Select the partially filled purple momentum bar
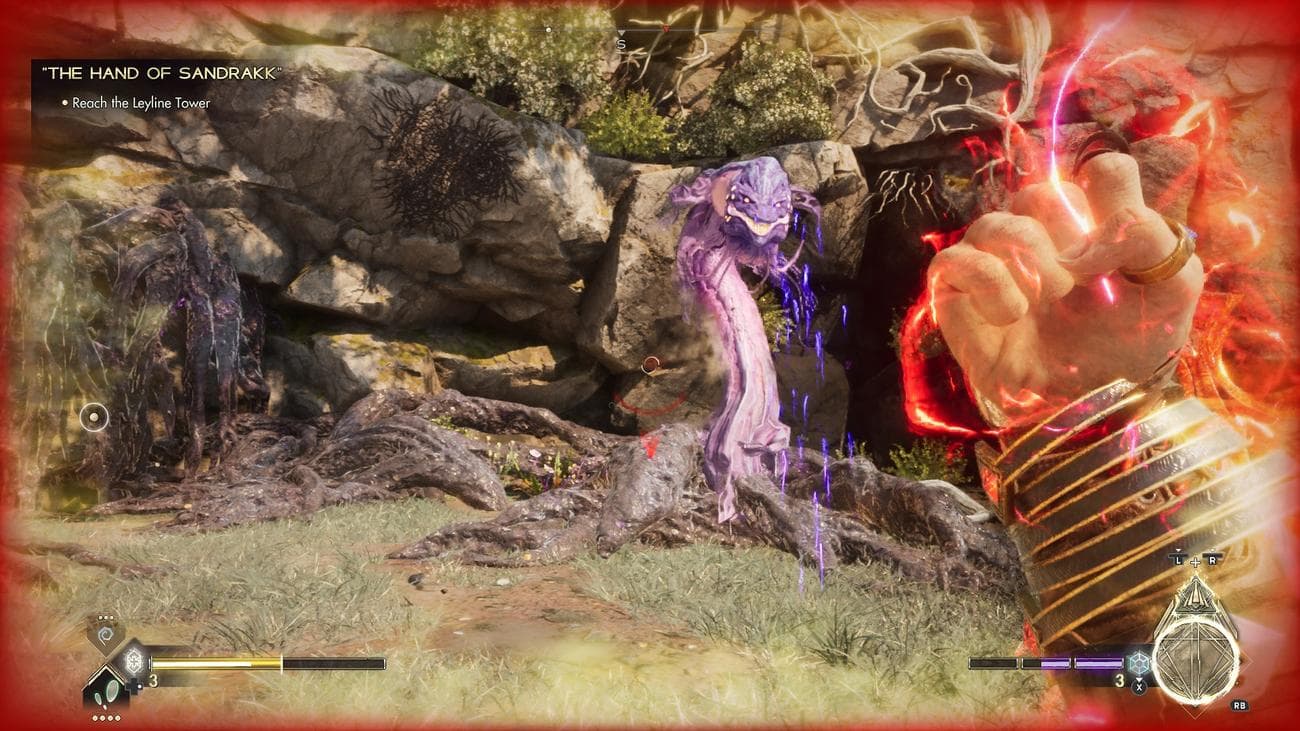The width and height of the screenshot is (1300, 731). (x=1046, y=662)
